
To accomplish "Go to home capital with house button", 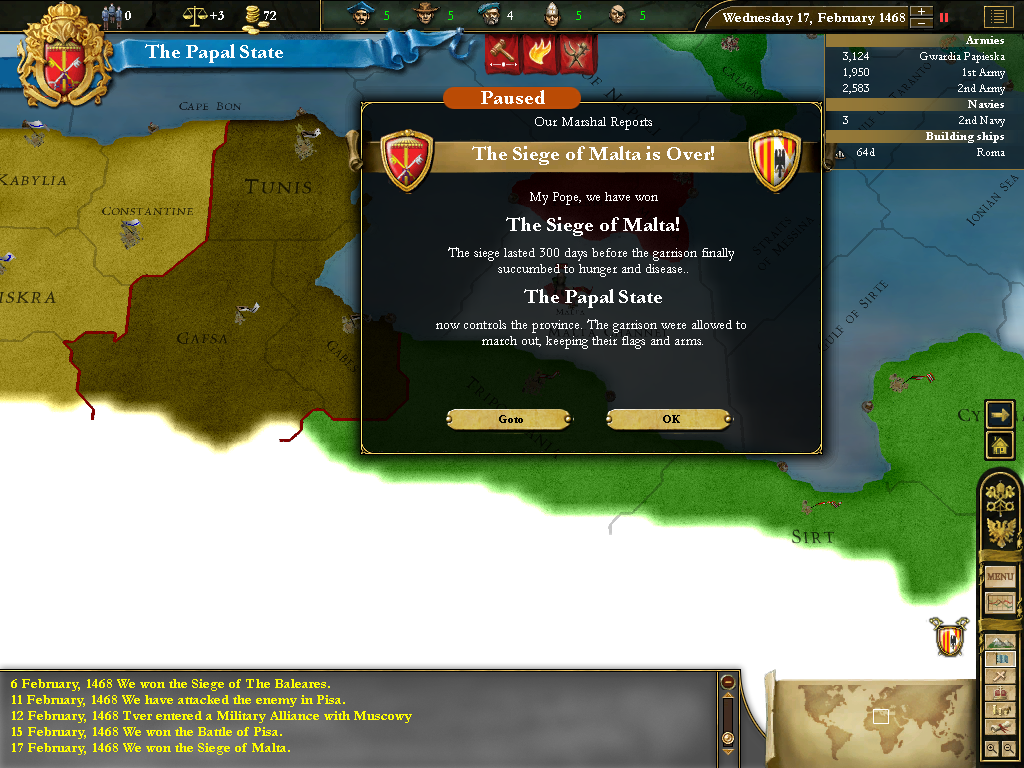I will click(x=1000, y=444).
